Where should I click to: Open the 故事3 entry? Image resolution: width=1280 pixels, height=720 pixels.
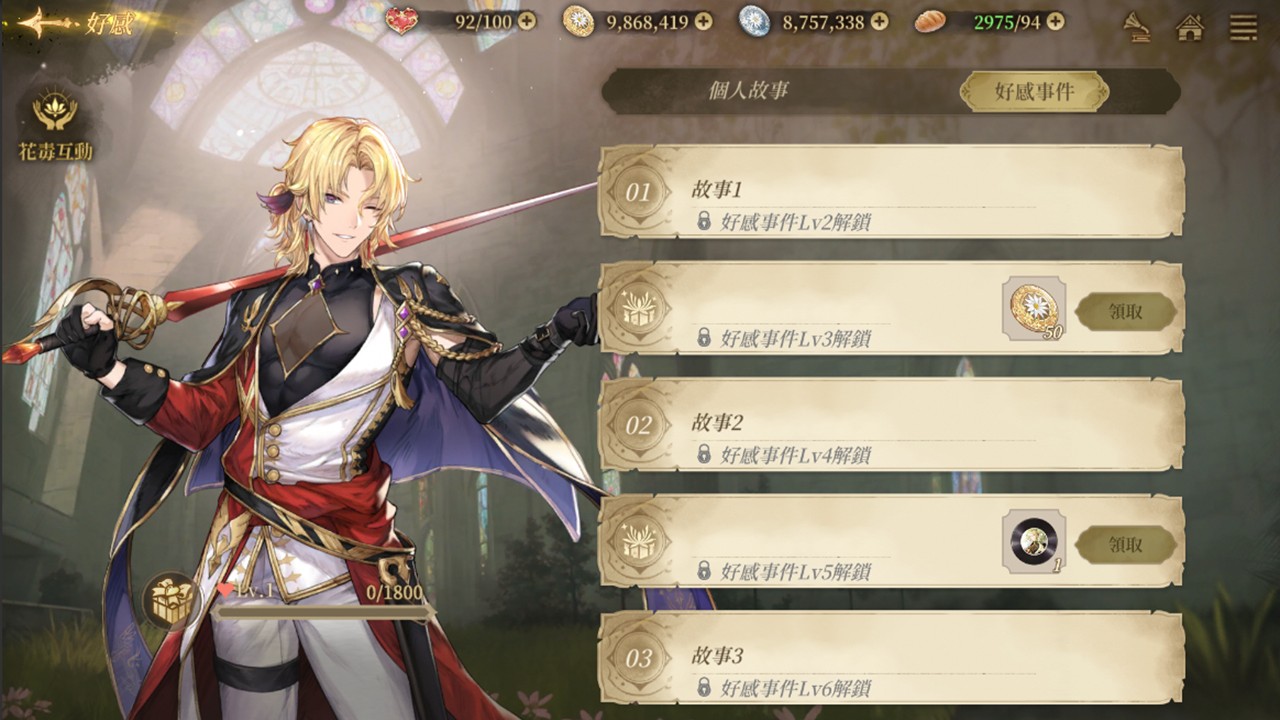point(890,658)
